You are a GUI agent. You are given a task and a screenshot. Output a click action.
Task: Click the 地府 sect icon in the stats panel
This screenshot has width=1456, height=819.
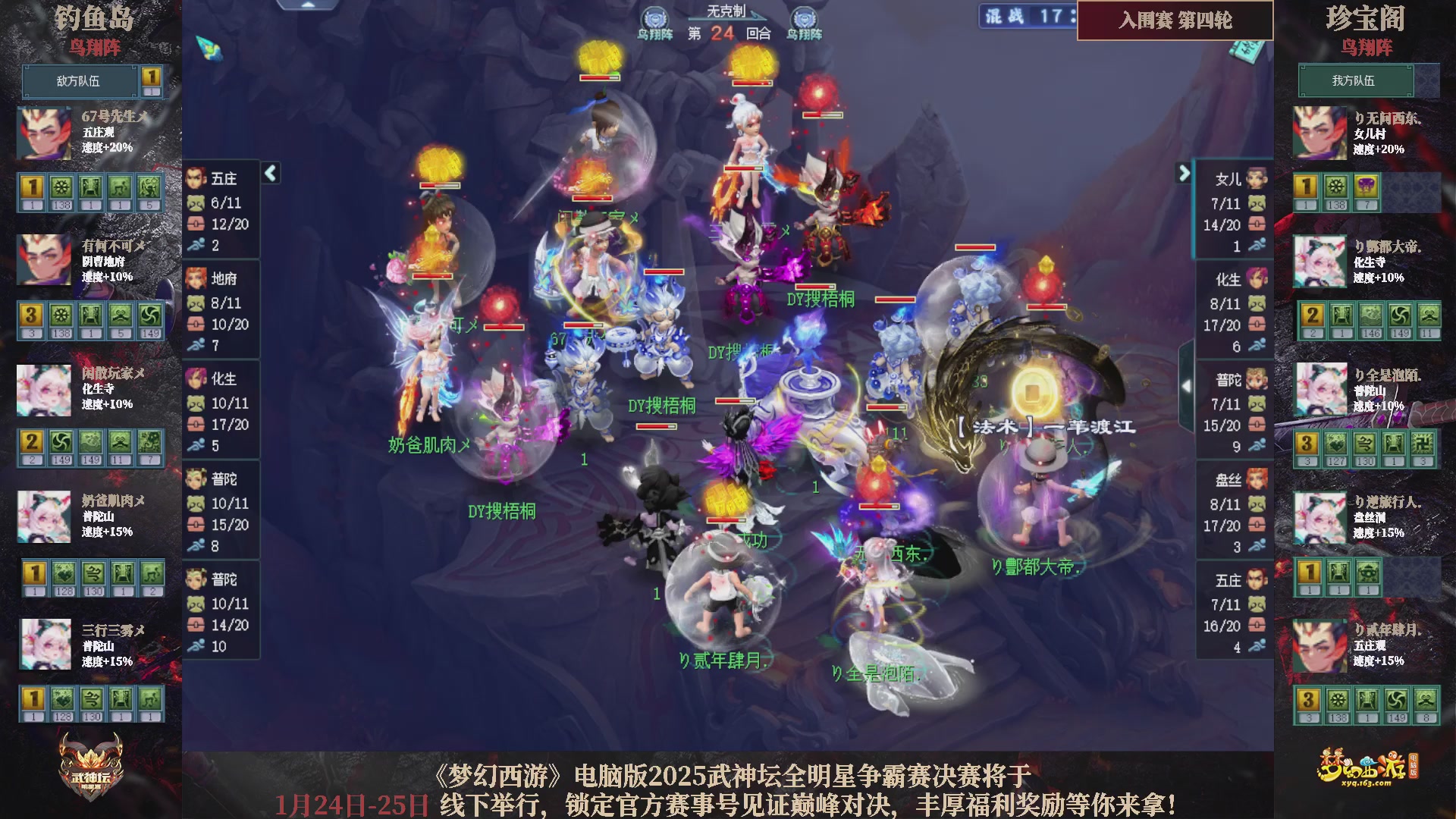coord(196,279)
